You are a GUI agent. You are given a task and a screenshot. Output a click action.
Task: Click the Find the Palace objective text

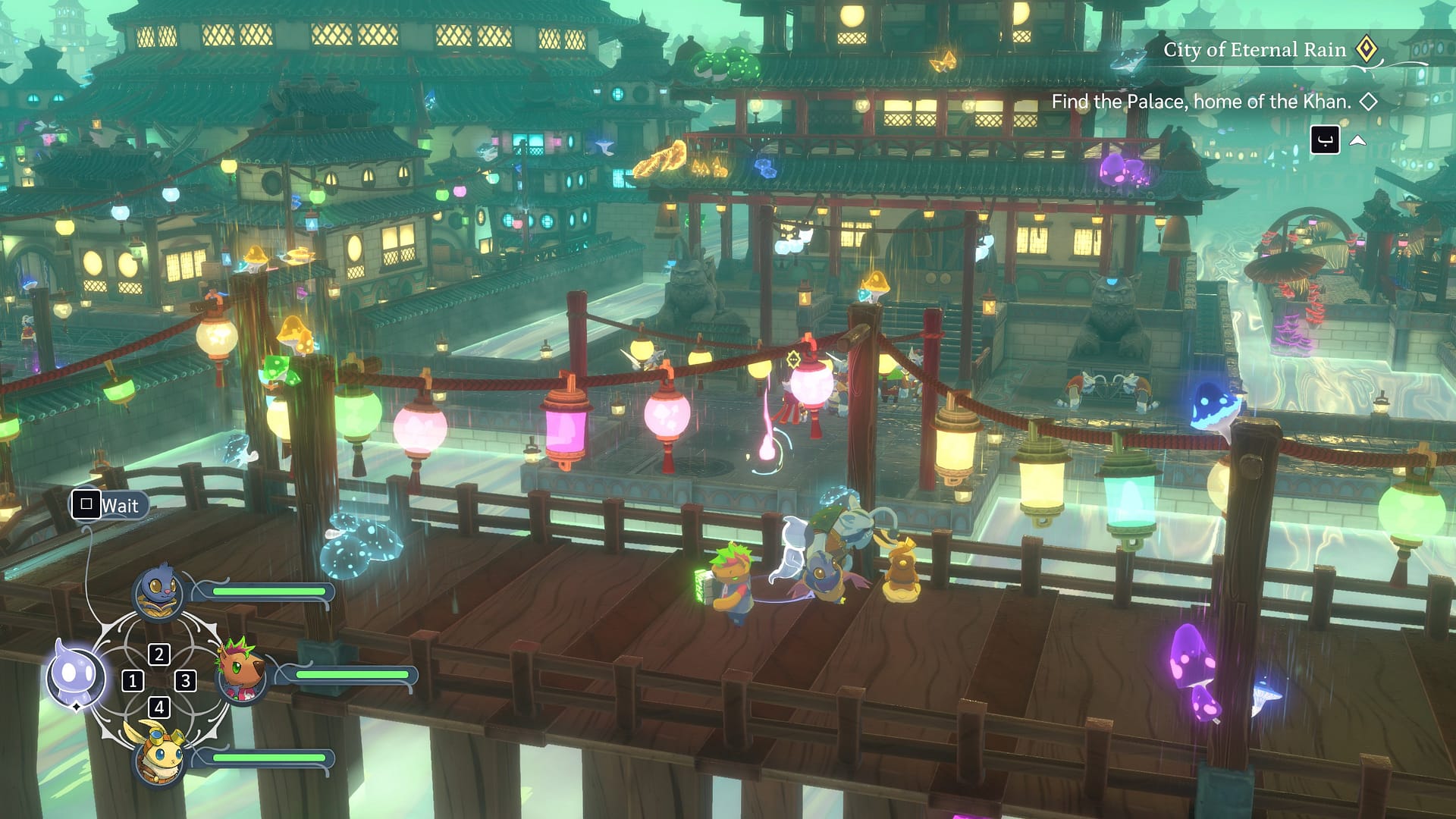click(1200, 102)
